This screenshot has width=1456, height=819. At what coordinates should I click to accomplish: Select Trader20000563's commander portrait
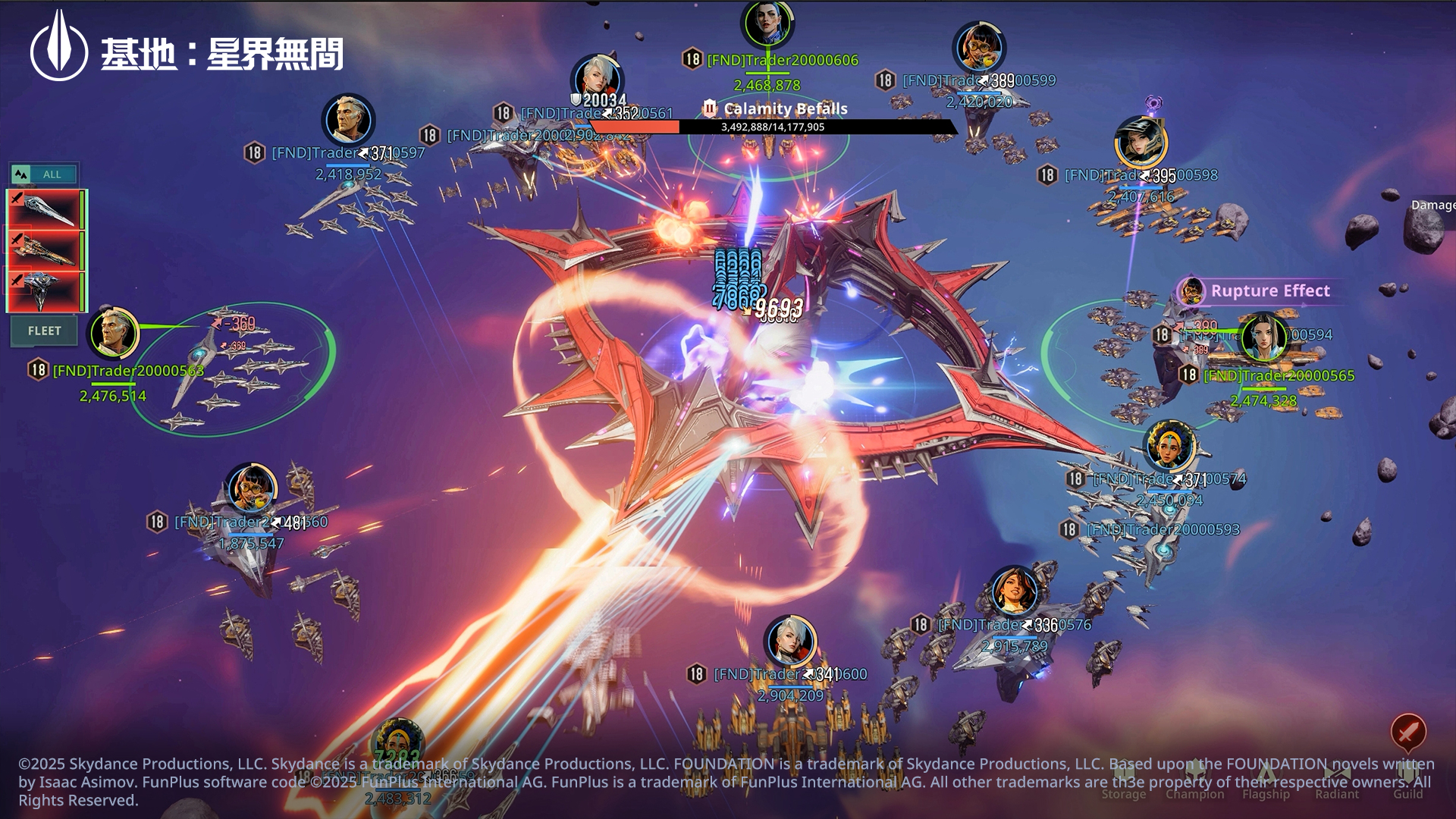click(114, 333)
